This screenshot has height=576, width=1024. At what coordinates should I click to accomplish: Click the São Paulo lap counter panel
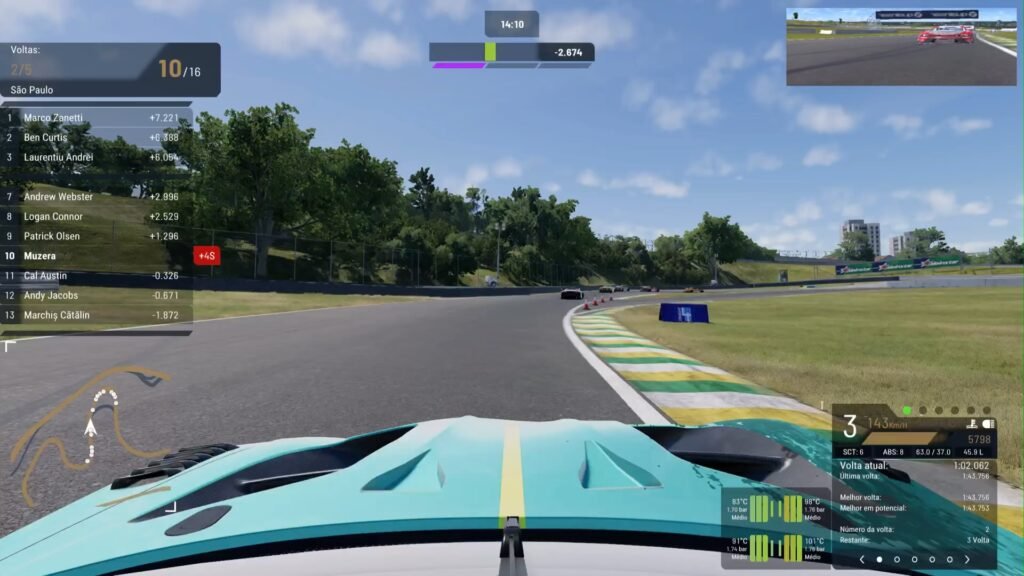coord(110,70)
